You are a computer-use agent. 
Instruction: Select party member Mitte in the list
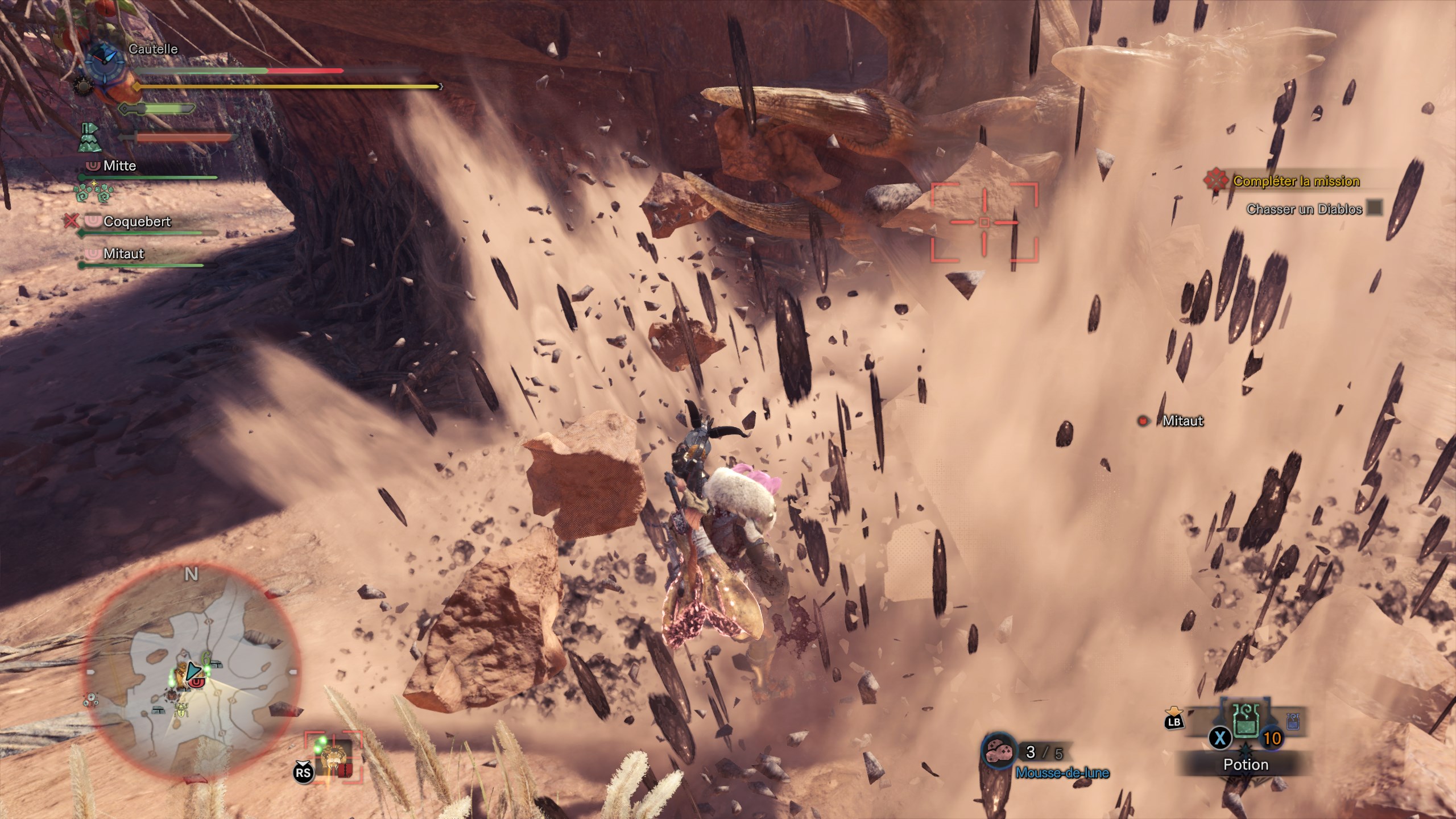pos(119,166)
